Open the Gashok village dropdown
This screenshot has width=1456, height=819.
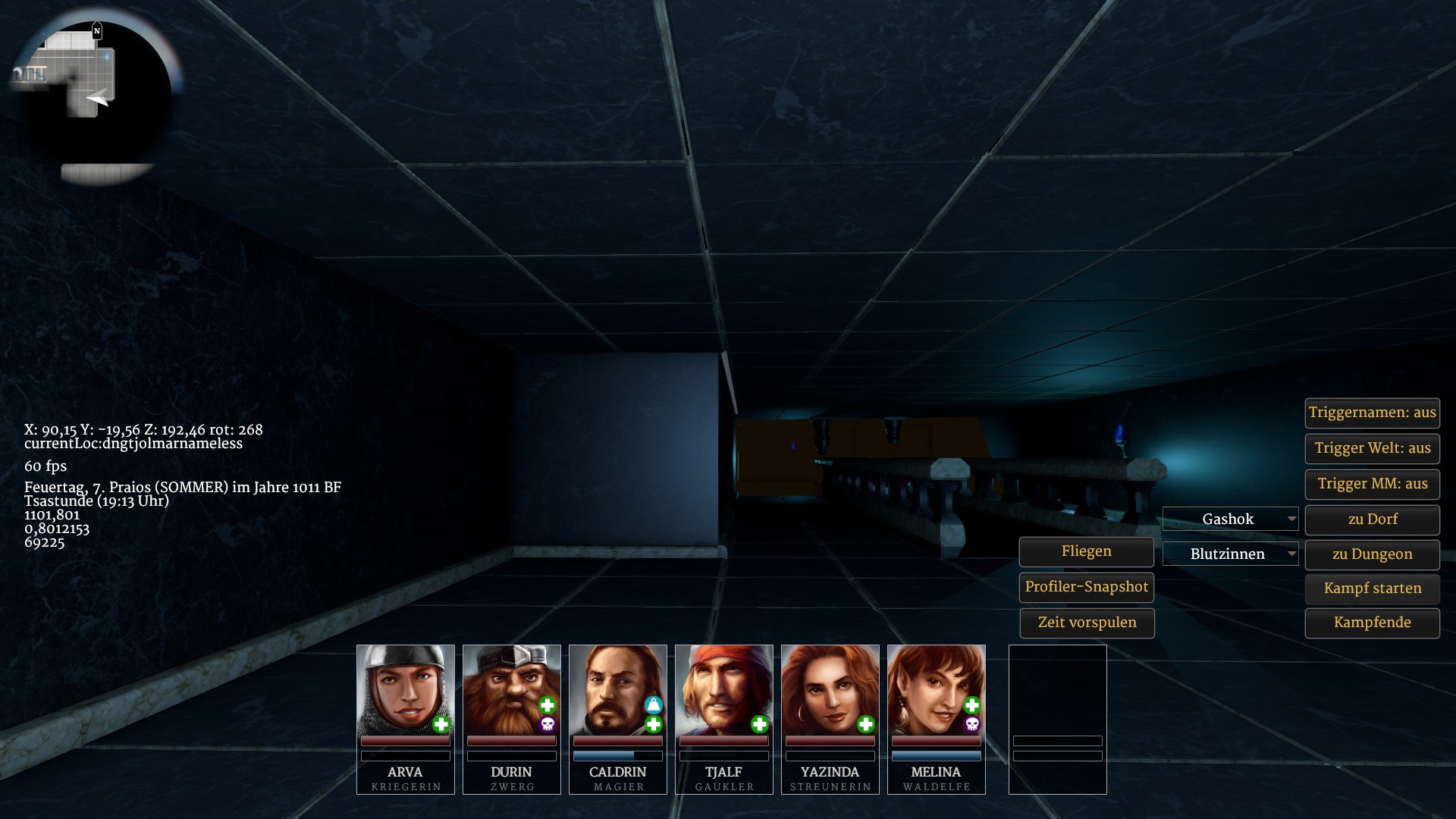tap(1230, 519)
